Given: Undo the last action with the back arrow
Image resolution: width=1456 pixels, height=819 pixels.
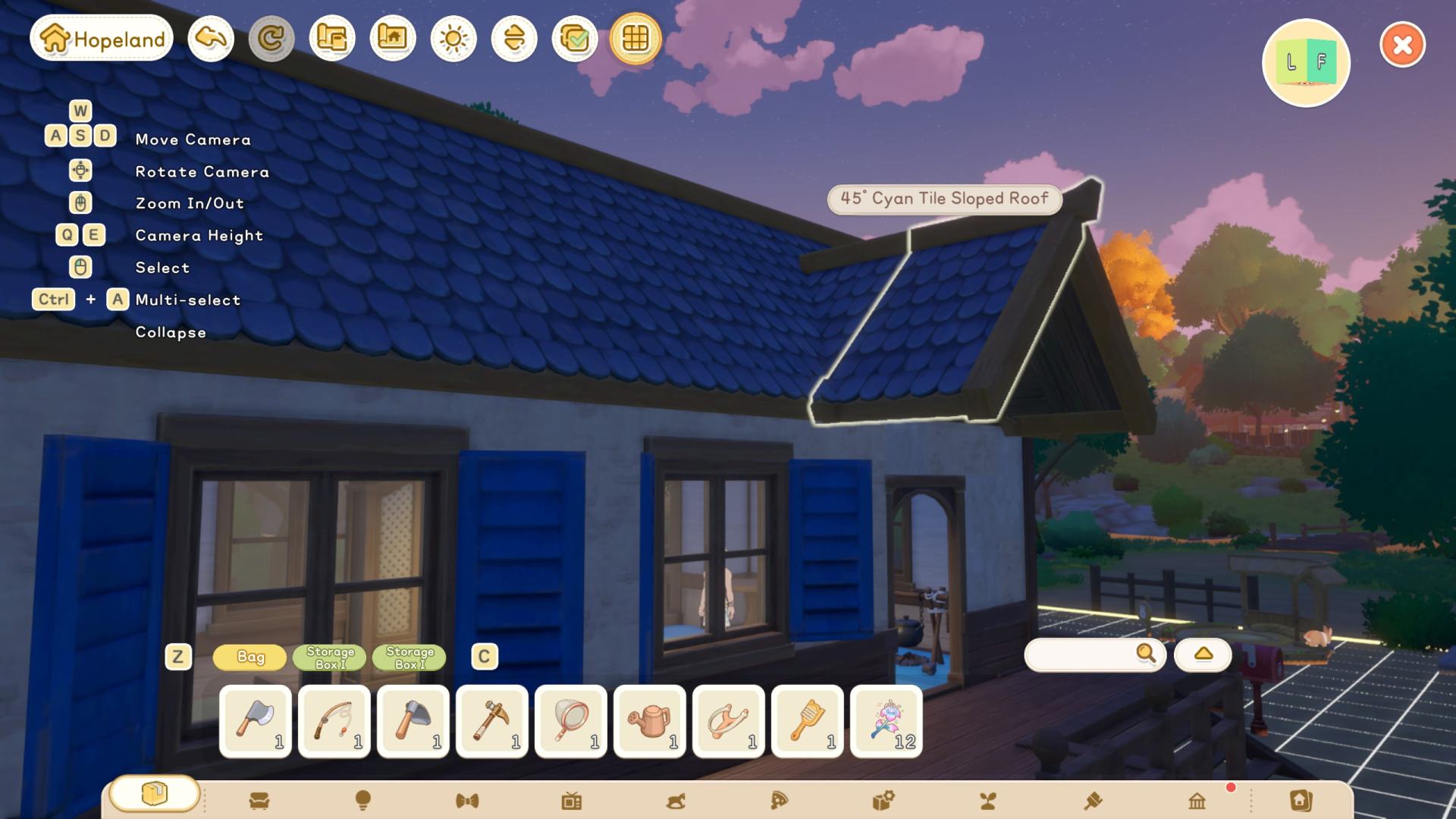Looking at the screenshot, I should pyautogui.click(x=211, y=39).
